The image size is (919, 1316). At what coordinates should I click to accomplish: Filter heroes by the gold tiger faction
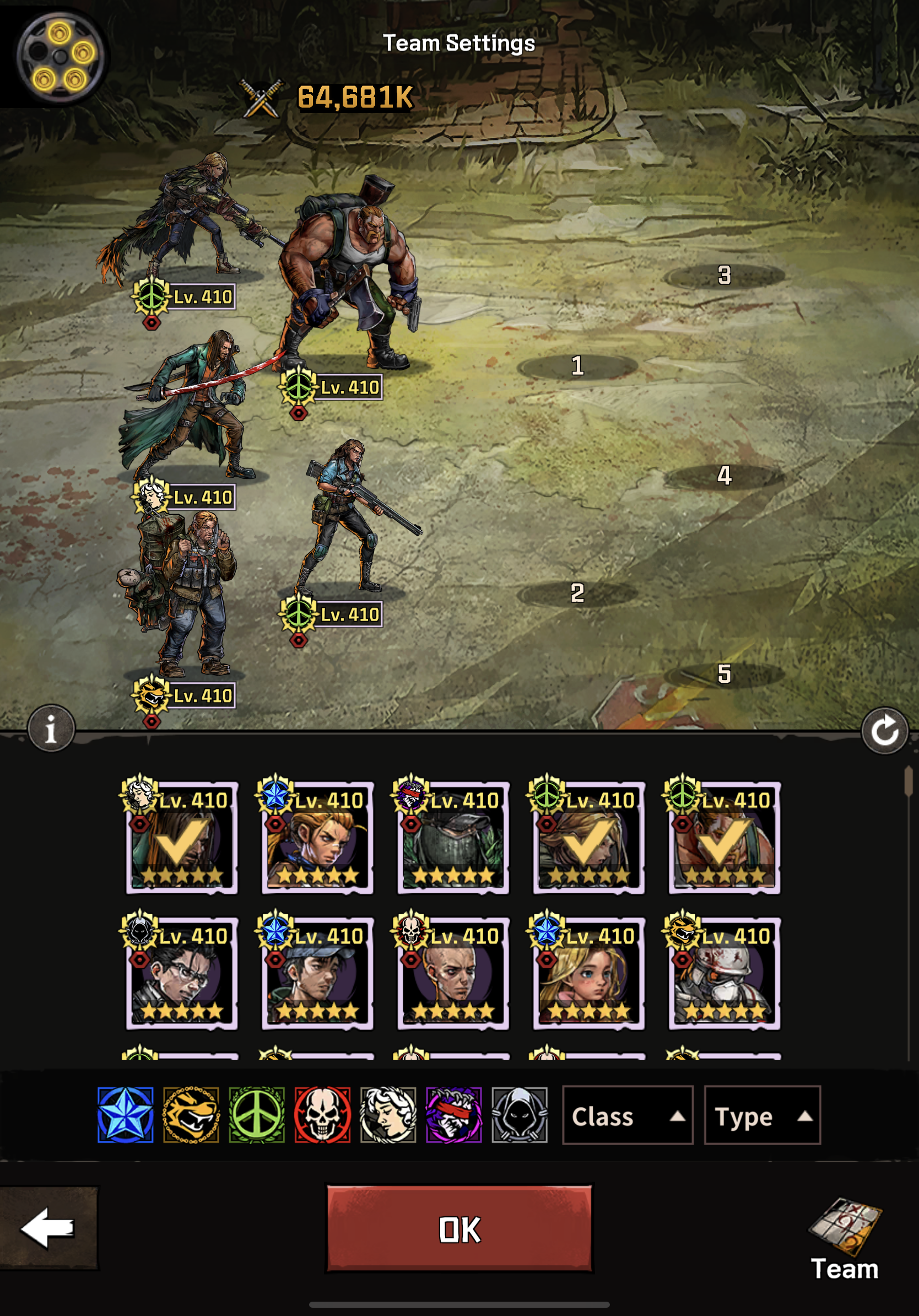tap(191, 1115)
